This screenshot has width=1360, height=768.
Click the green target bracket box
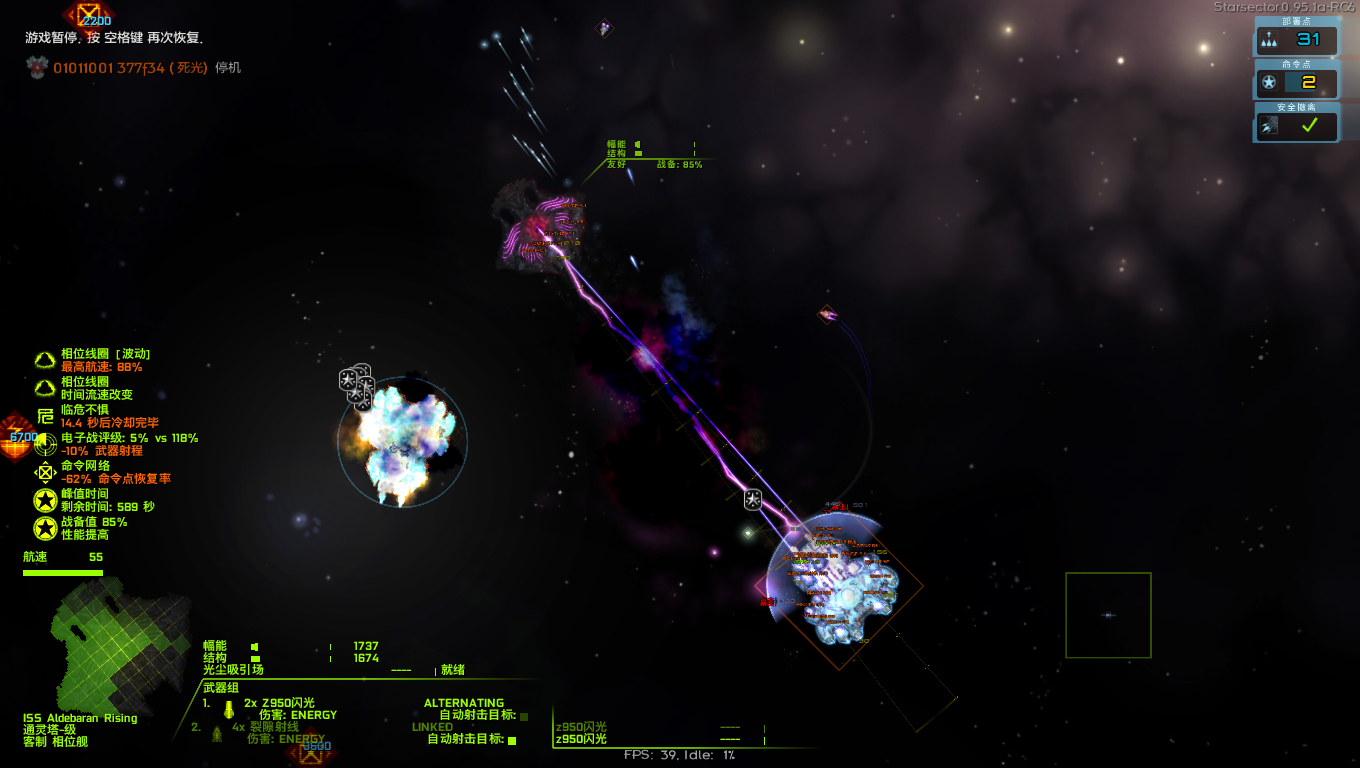pos(1108,615)
